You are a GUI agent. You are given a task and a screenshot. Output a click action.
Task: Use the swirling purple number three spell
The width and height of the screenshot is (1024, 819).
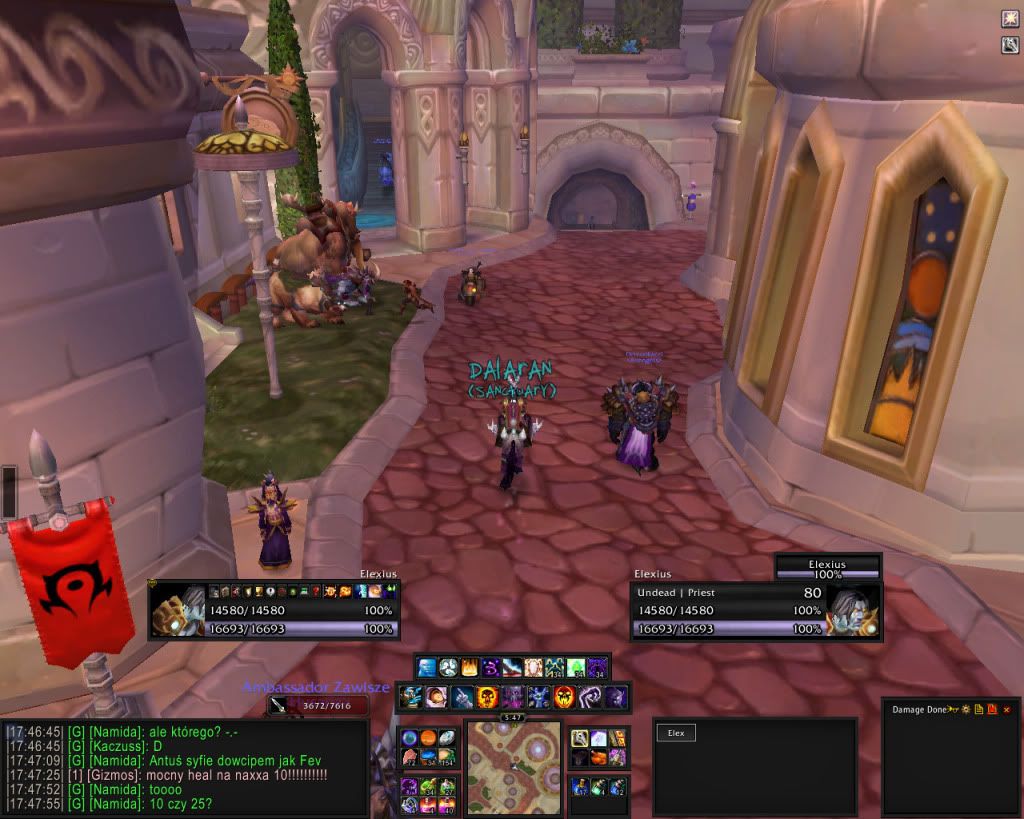[492, 667]
